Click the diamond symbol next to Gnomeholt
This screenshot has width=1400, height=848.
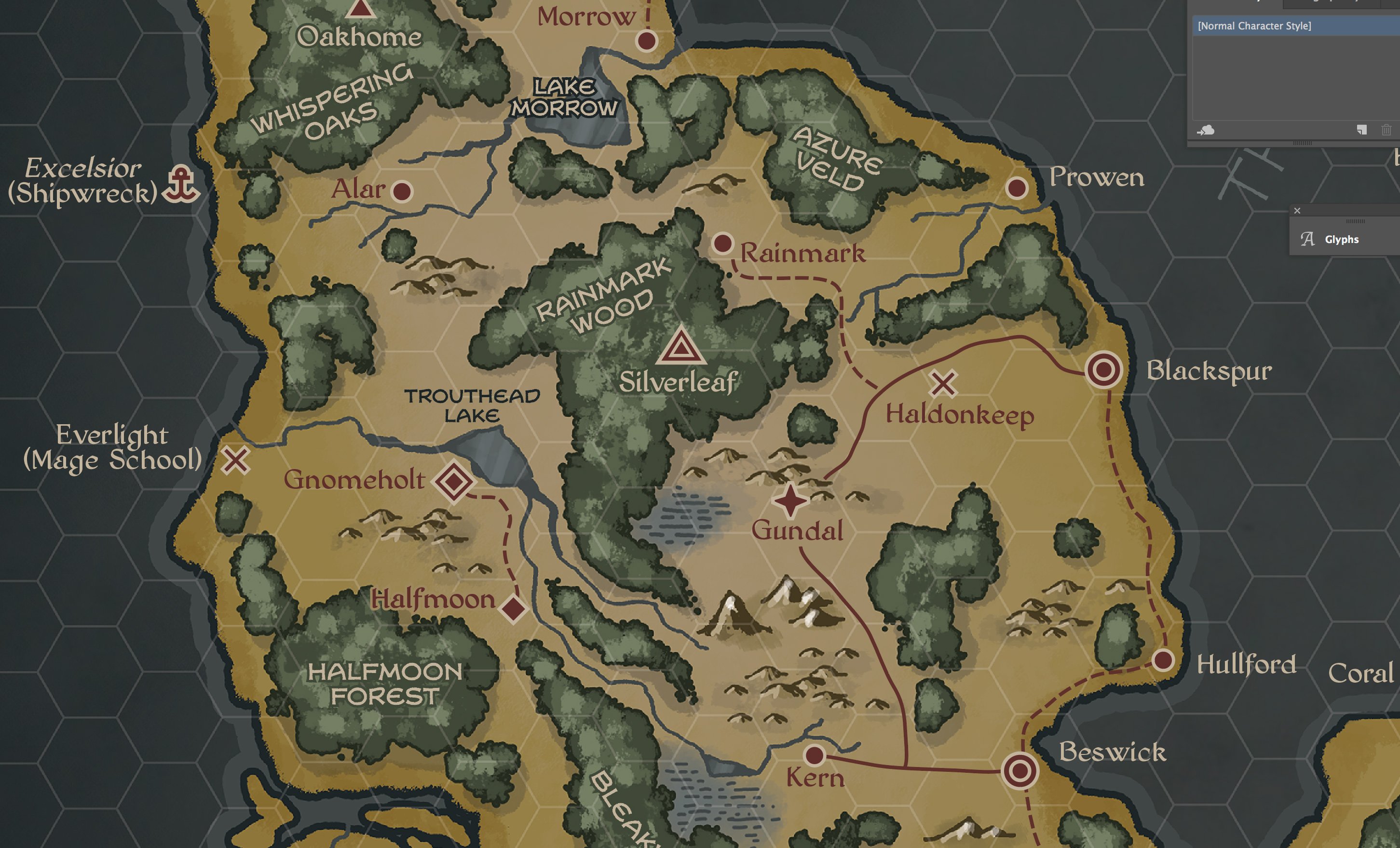point(454,482)
